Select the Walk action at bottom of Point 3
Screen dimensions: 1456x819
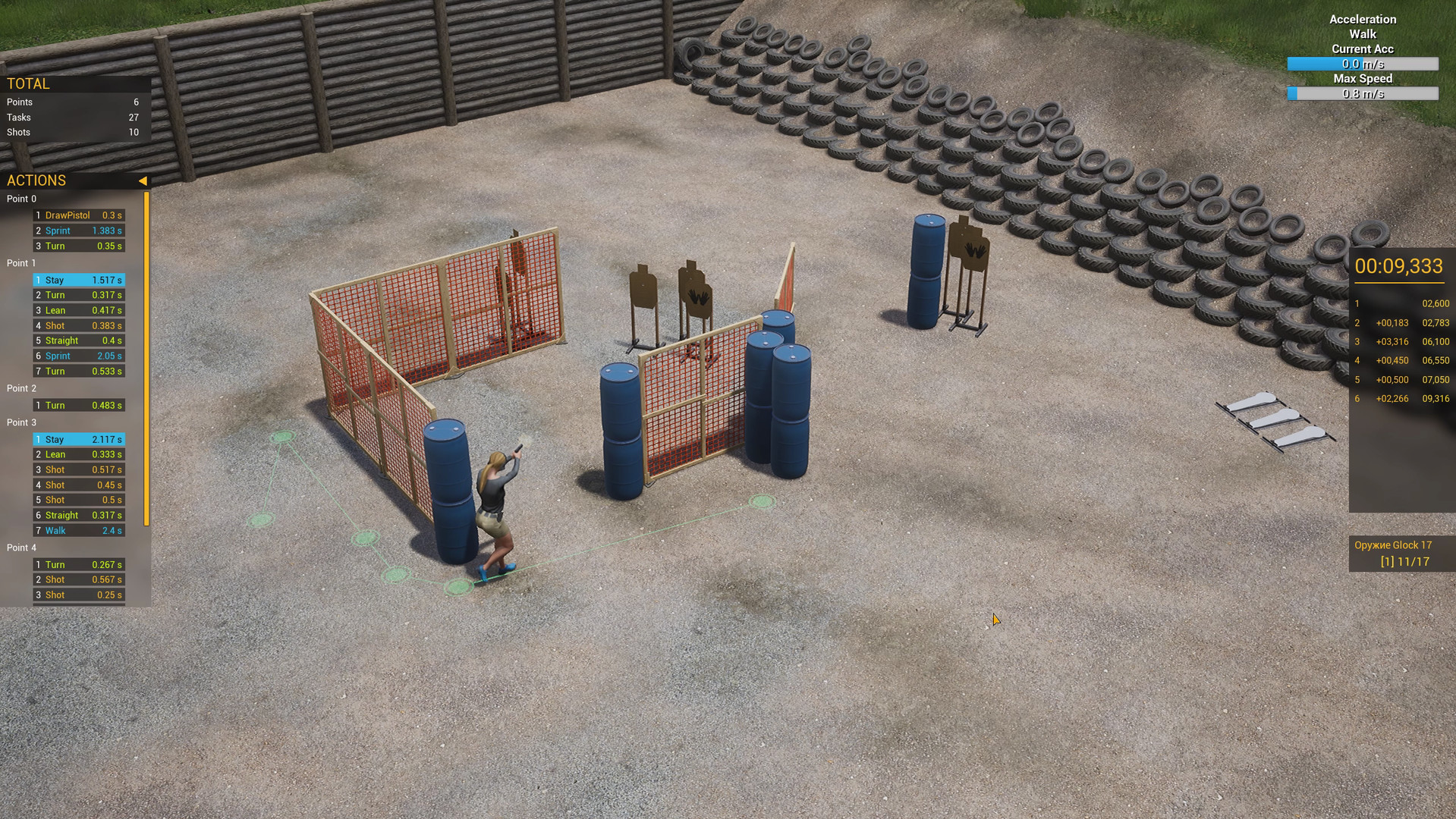78,530
